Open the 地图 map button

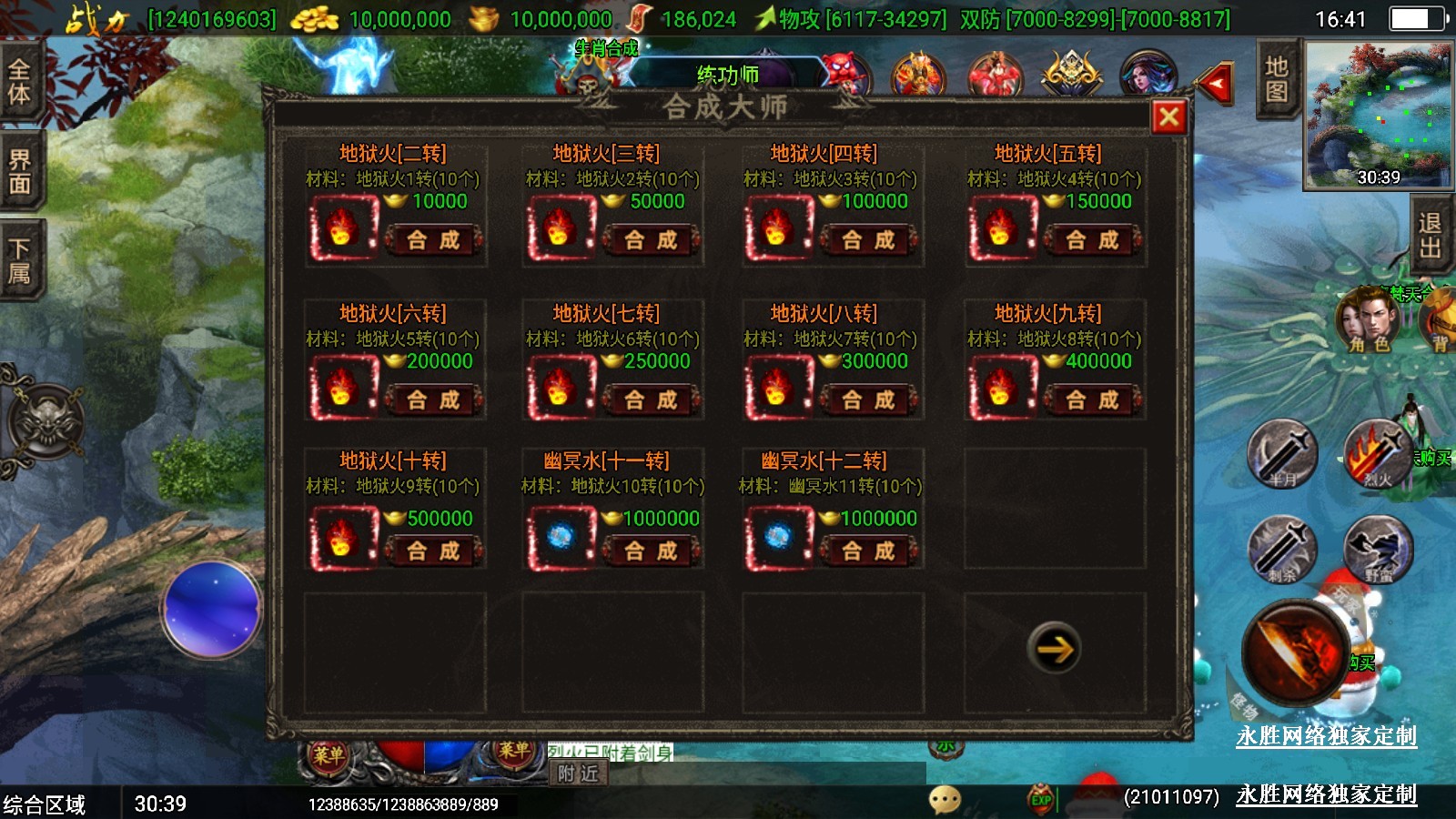click(1276, 79)
